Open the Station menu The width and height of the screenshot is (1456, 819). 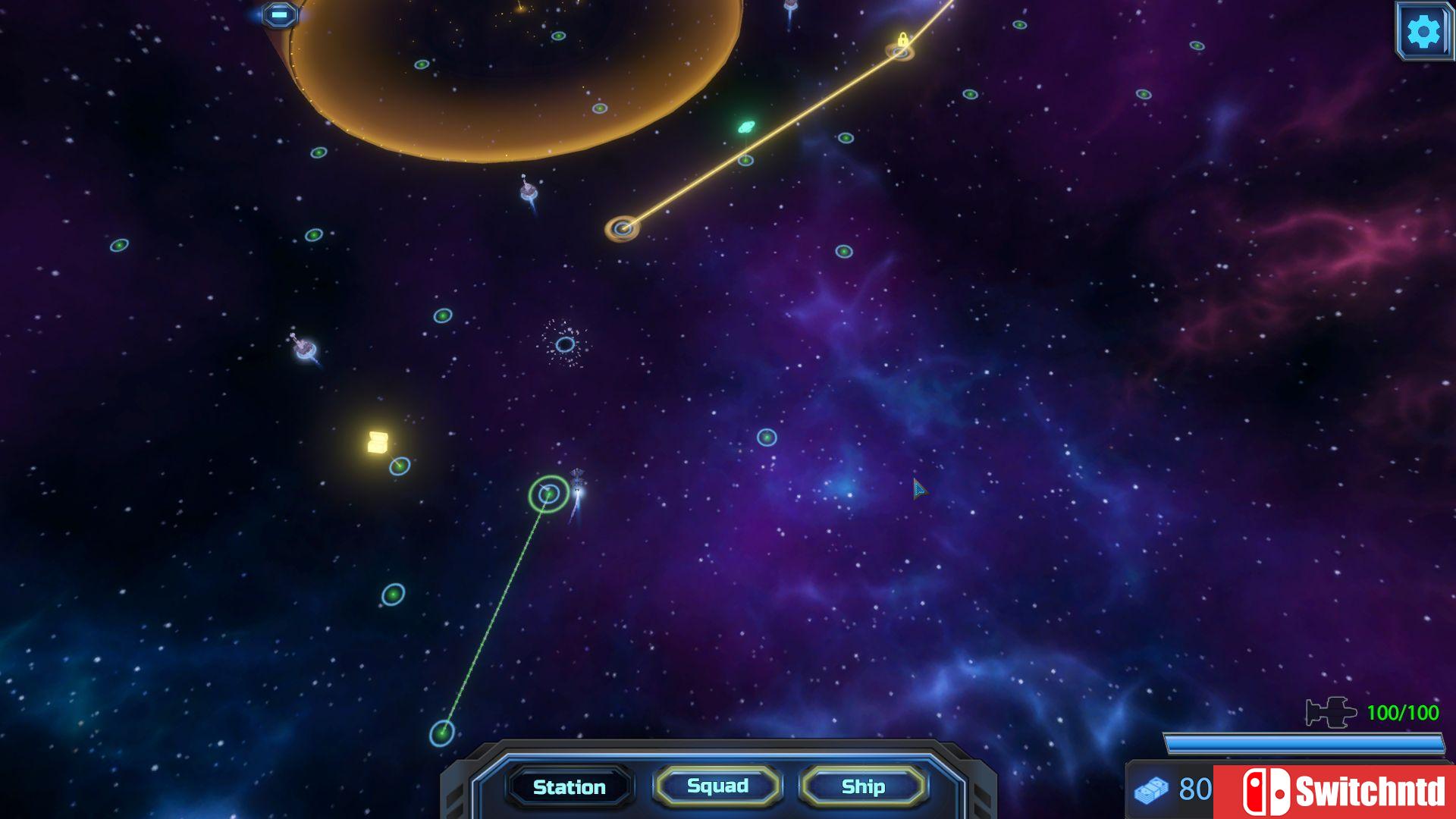(x=569, y=787)
